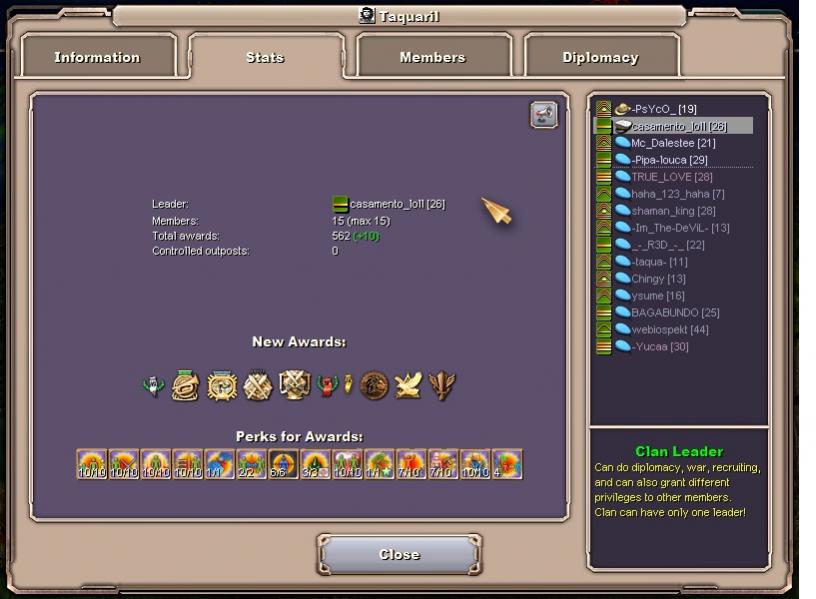Click the winged eagle award icon
The width and height of the screenshot is (816, 599).
[x=408, y=386]
